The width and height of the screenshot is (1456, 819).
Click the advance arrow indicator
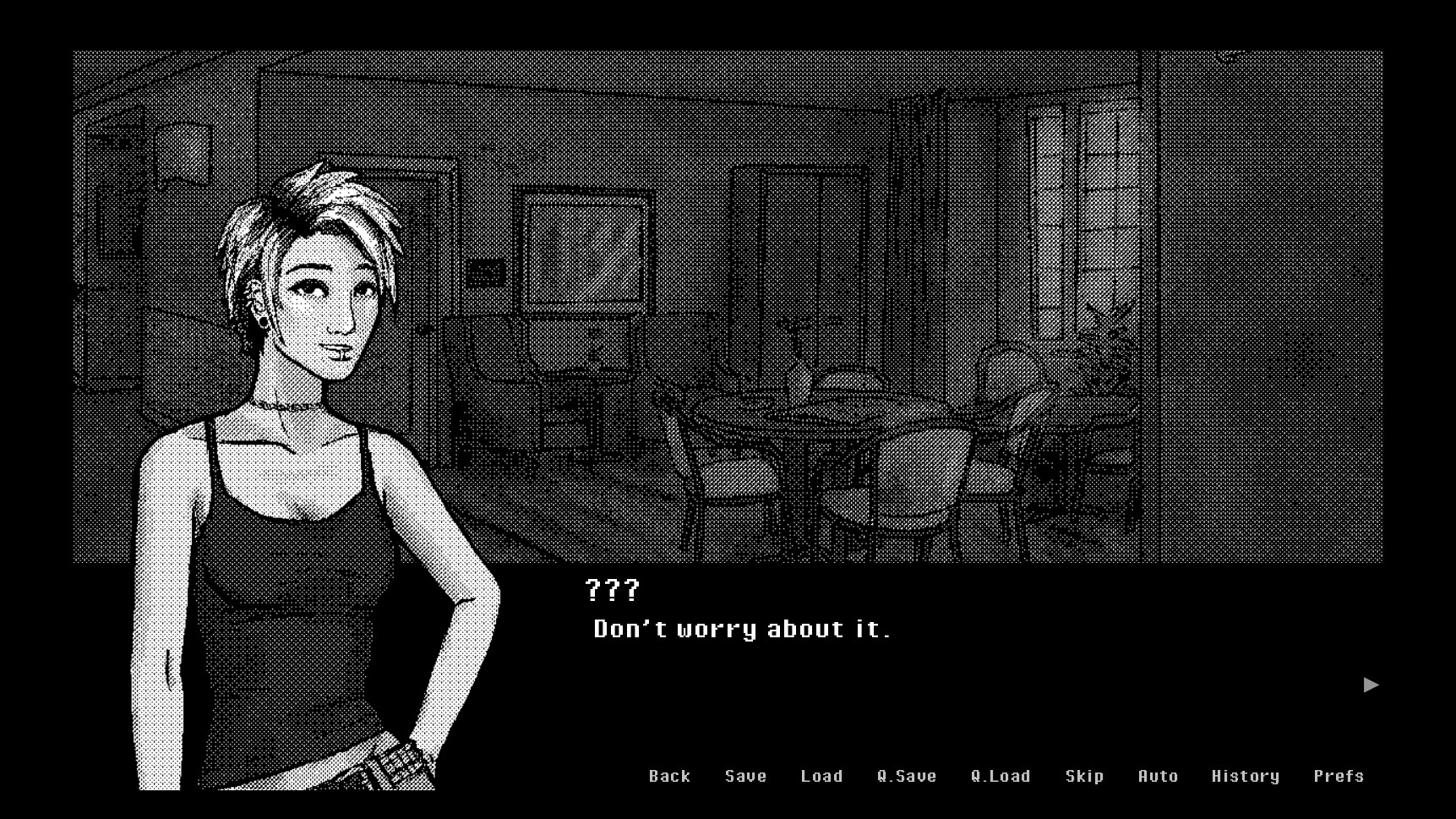(1369, 685)
